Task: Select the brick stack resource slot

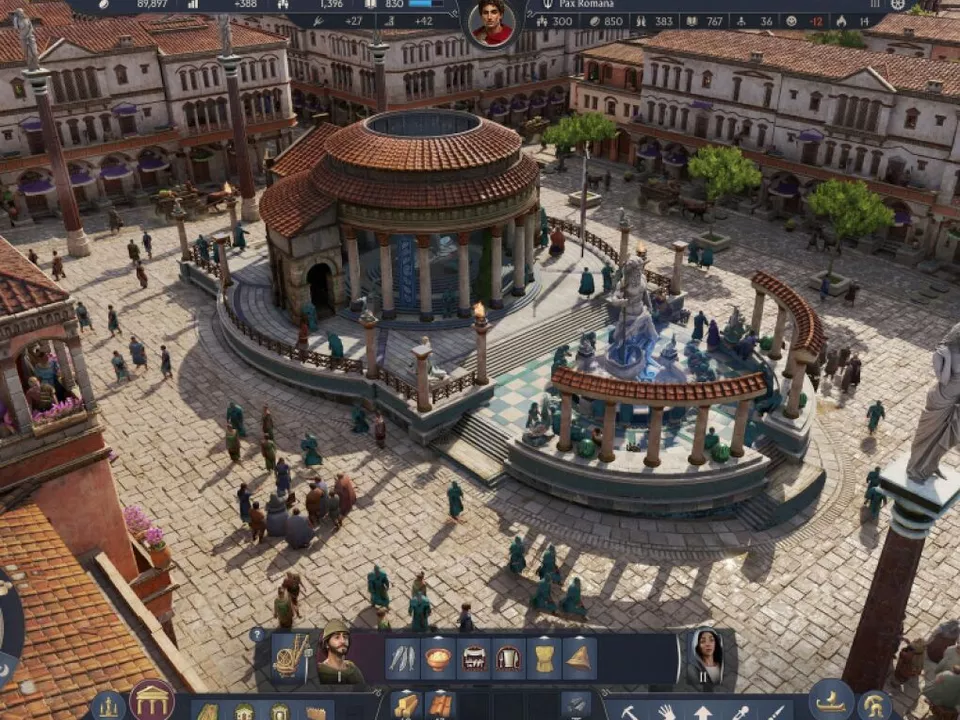Action: [440, 706]
